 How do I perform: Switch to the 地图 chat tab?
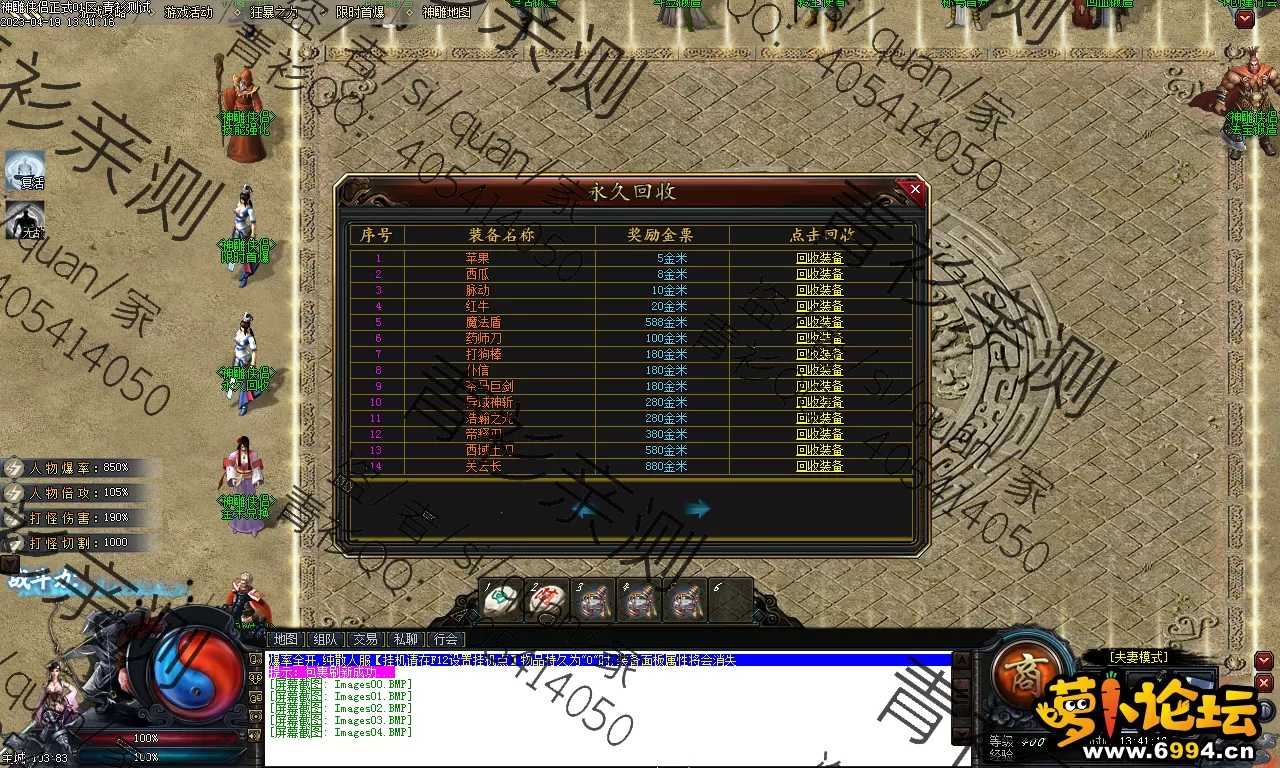coord(285,639)
